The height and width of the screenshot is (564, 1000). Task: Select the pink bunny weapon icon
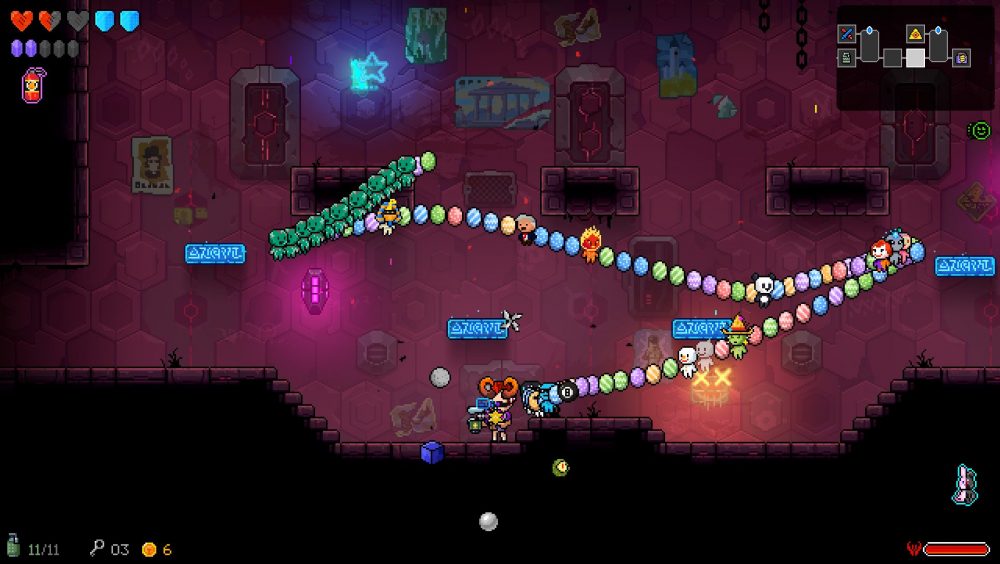(x=964, y=484)
